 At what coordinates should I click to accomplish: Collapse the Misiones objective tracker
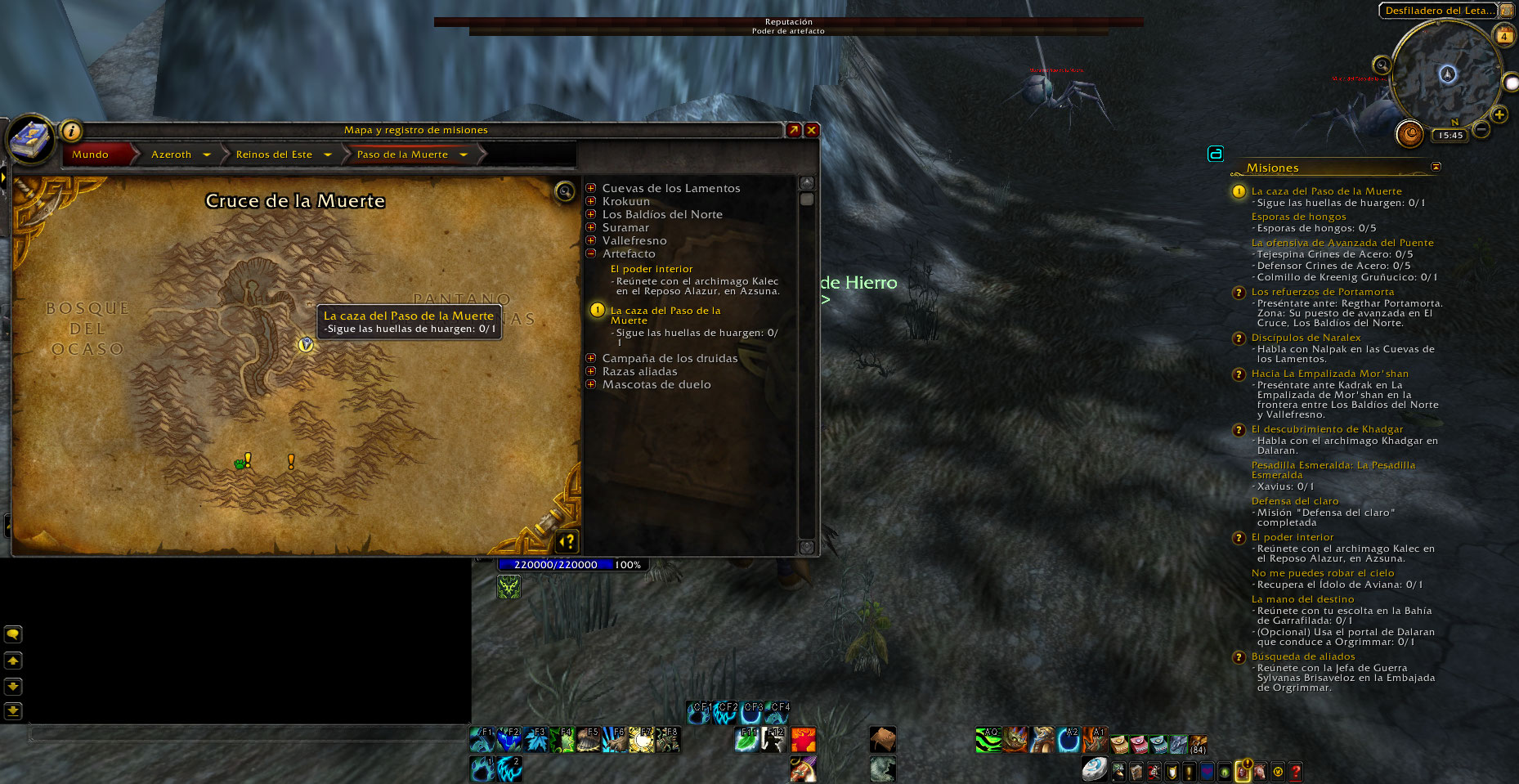tap(1436, 167)
